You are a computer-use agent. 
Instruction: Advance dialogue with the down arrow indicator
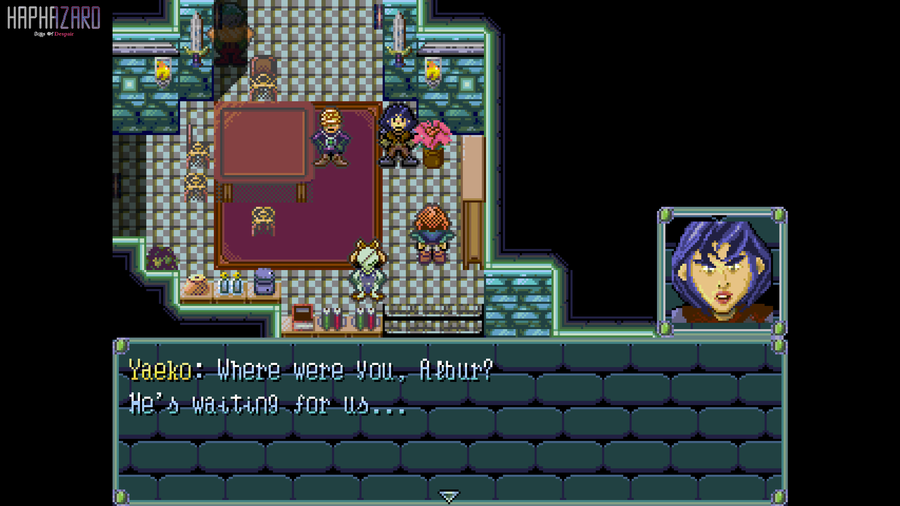(449, 495)
